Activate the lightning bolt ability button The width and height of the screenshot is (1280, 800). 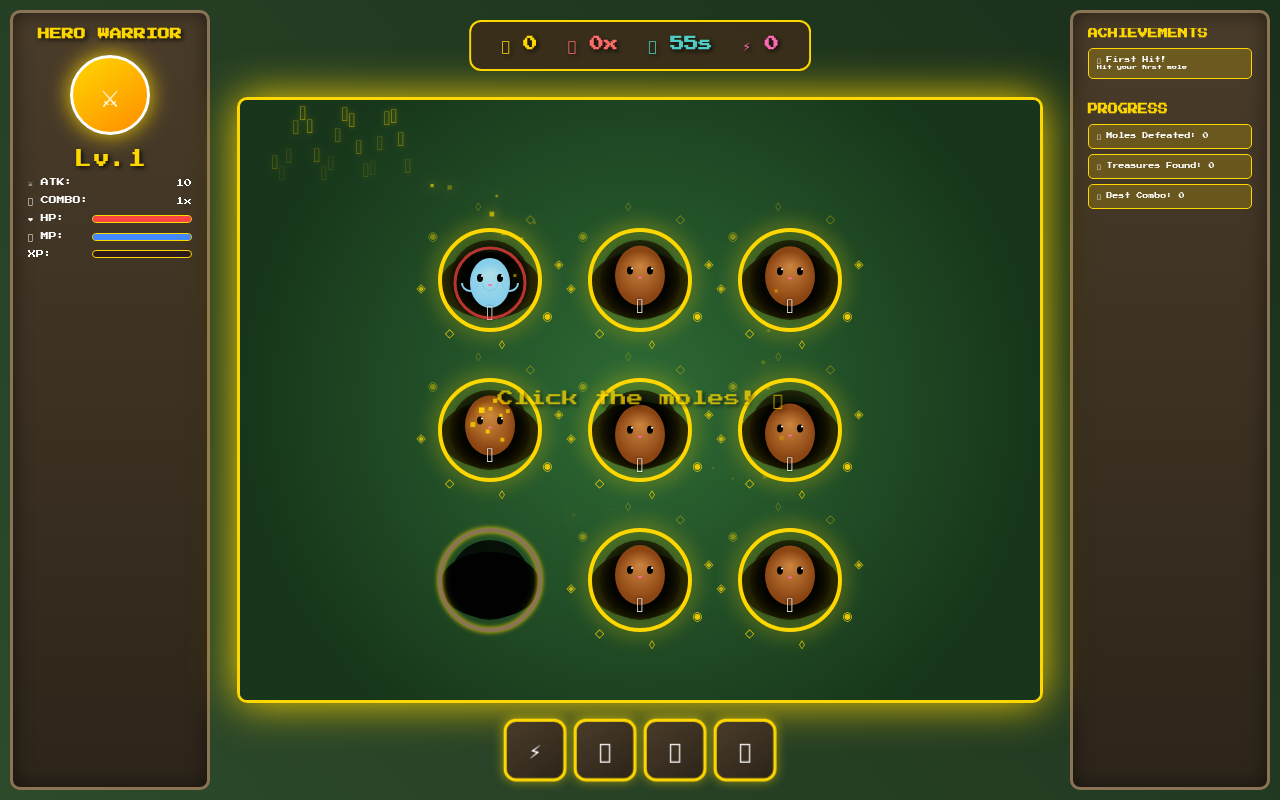[x=535, y=750]
